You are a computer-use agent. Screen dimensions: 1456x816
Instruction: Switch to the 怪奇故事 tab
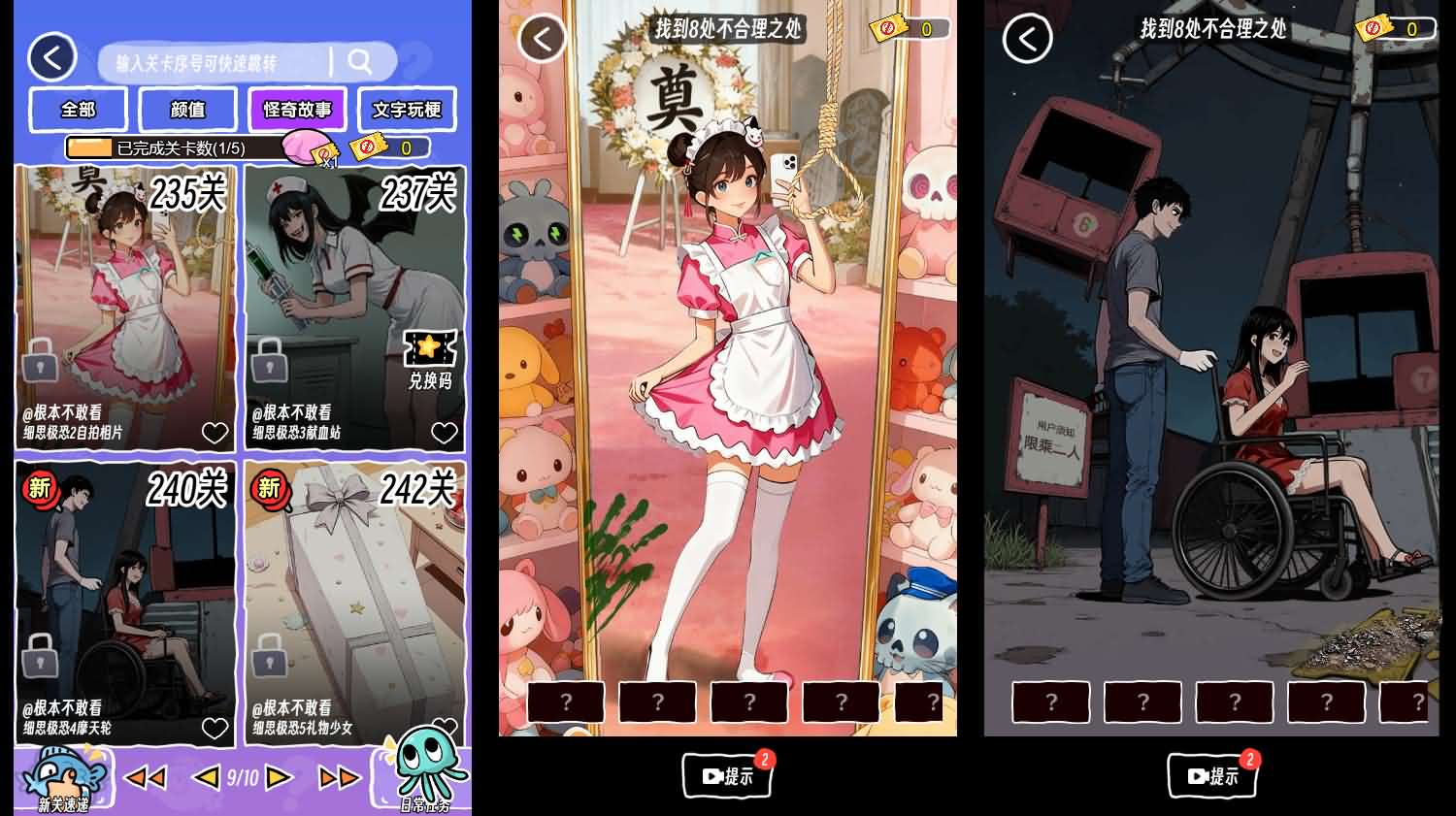coord(297,110)
